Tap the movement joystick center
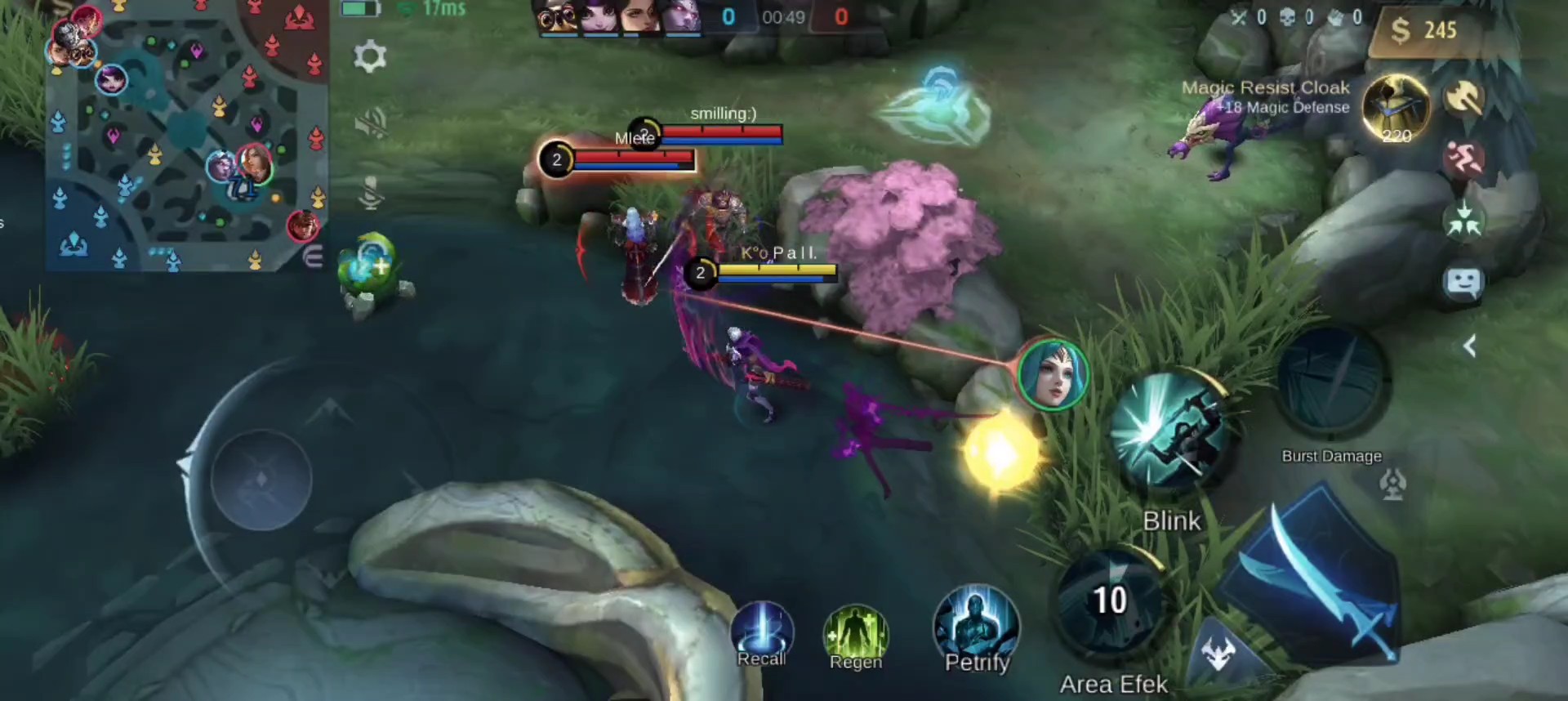The height and width of the screenshot is (701, 1568). pos(261,478)
